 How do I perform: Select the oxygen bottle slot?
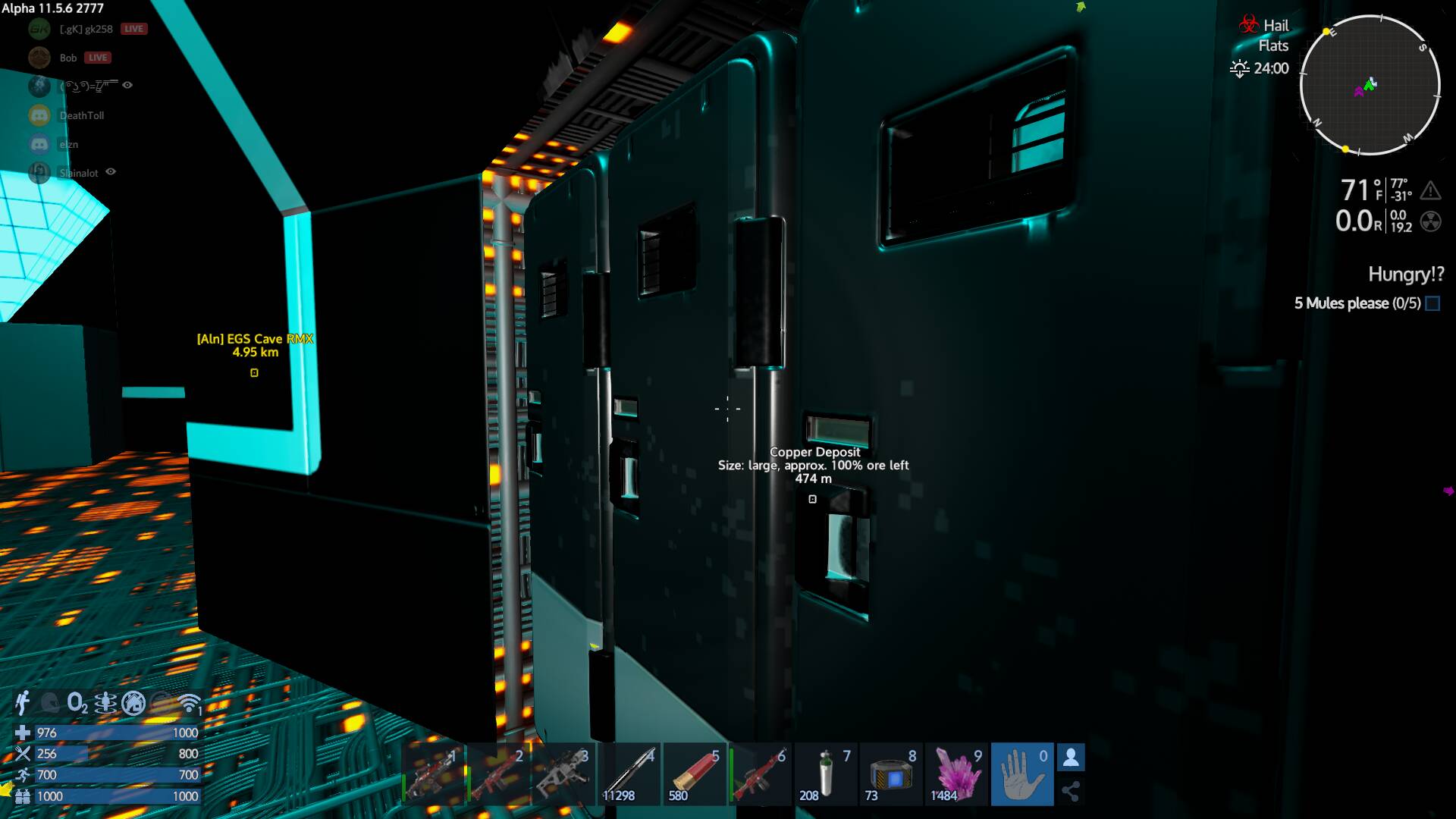tap(825, 775)
